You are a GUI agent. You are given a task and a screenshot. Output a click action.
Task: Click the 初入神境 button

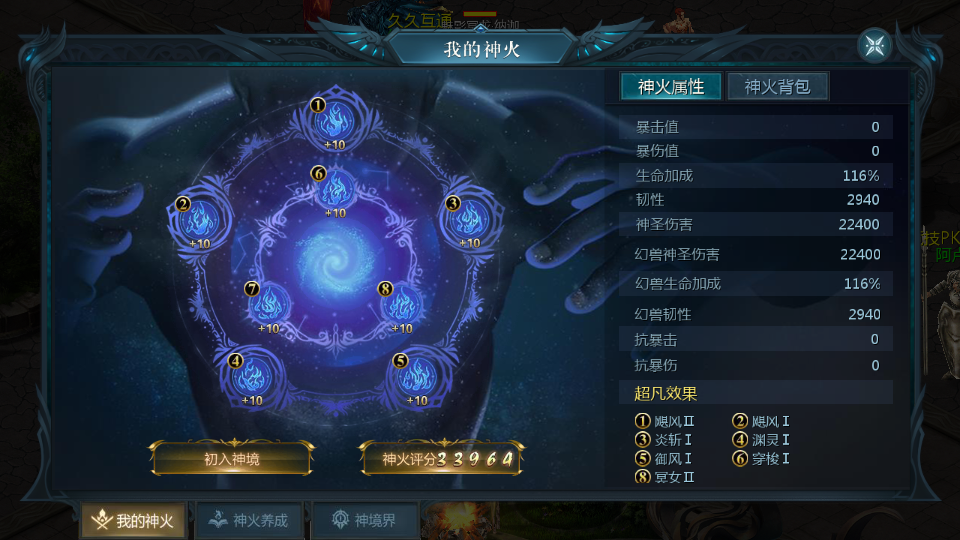[231, 459]
